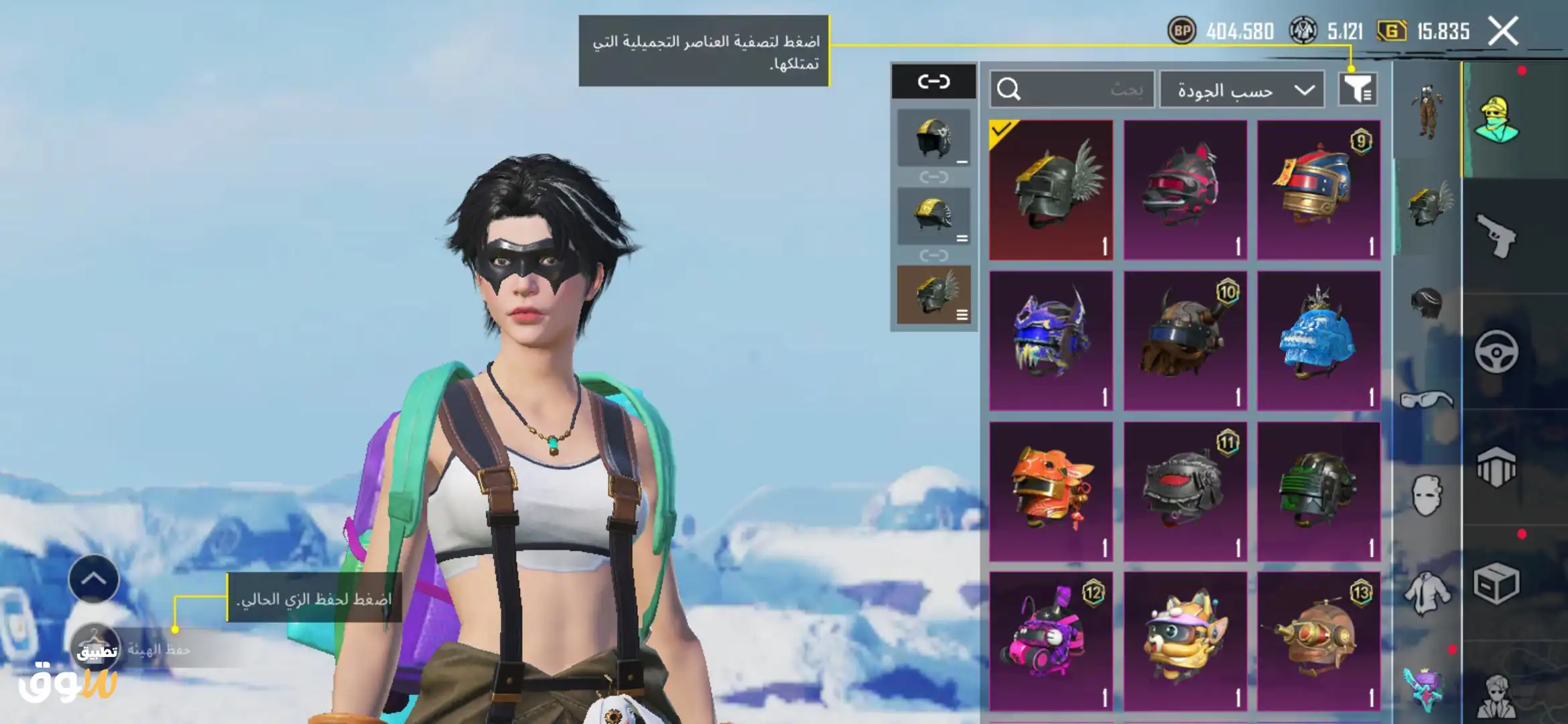
Task: Choose the black and pink cat-ear helmet
Action: (1185, 190)
